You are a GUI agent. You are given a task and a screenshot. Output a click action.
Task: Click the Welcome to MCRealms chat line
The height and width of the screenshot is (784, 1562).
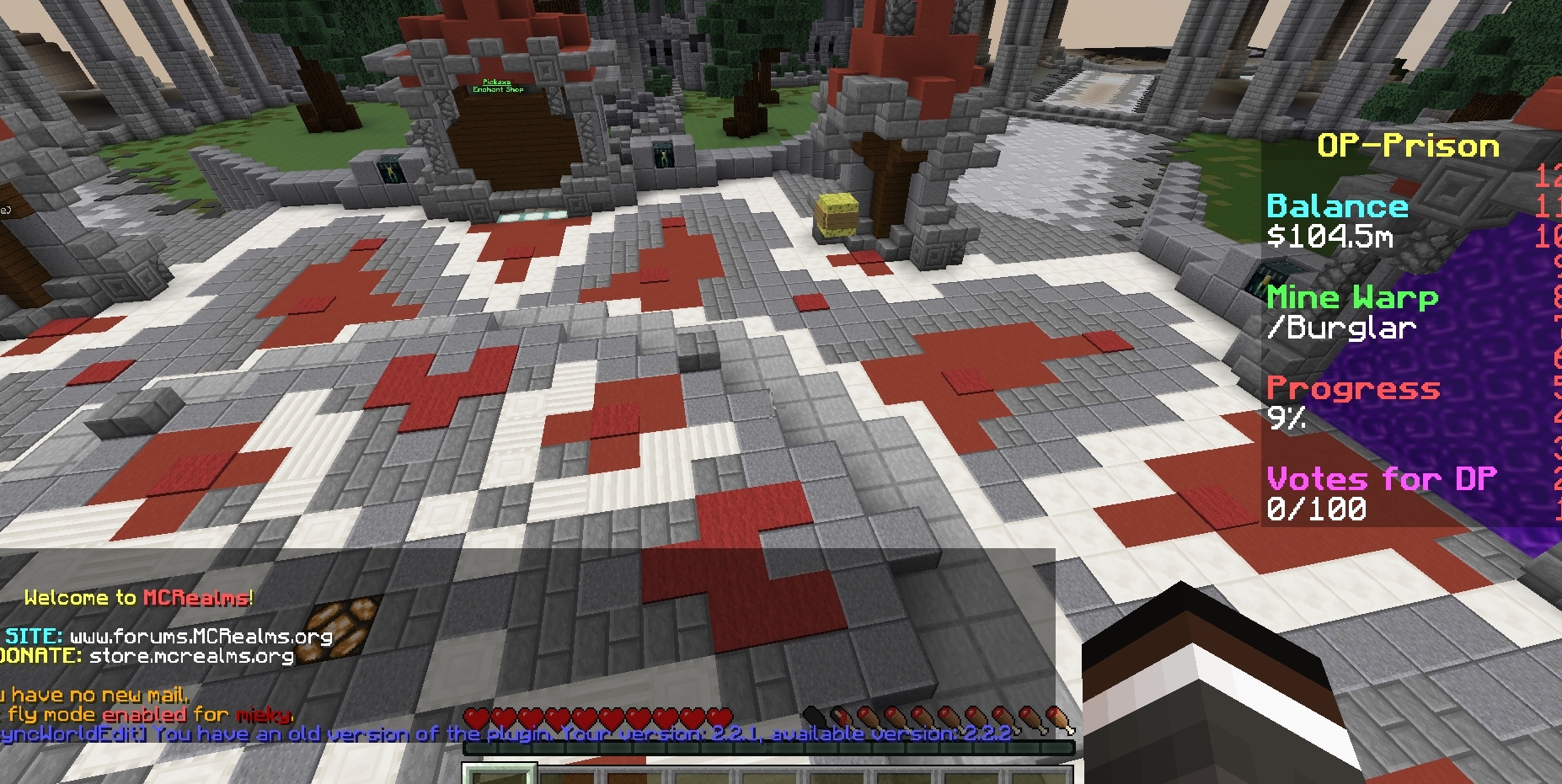tap(137, 598)
